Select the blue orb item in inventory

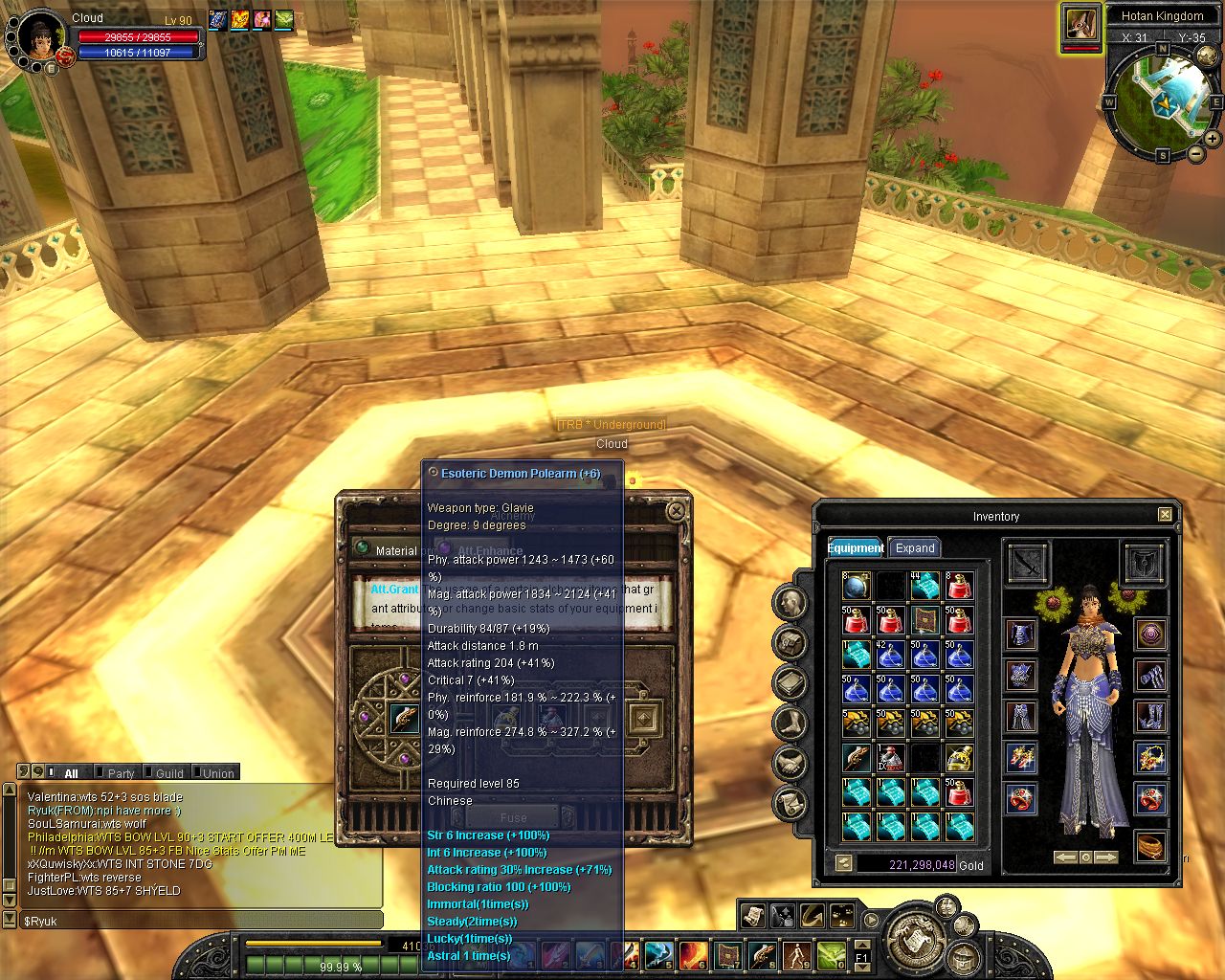point(857,585)
